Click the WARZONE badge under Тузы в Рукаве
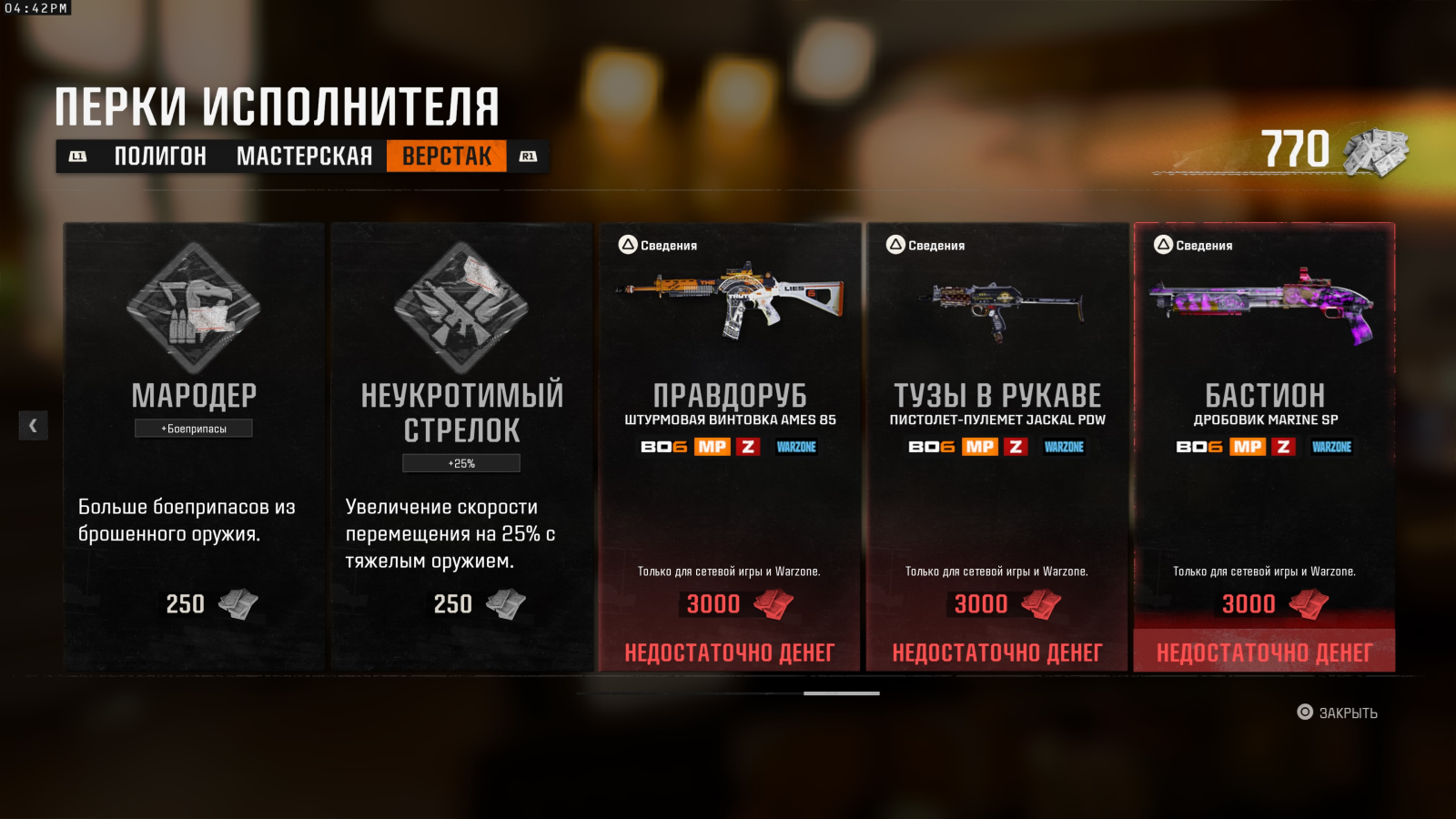This screenshot has width=1456, height=819. click(1065, 446)
